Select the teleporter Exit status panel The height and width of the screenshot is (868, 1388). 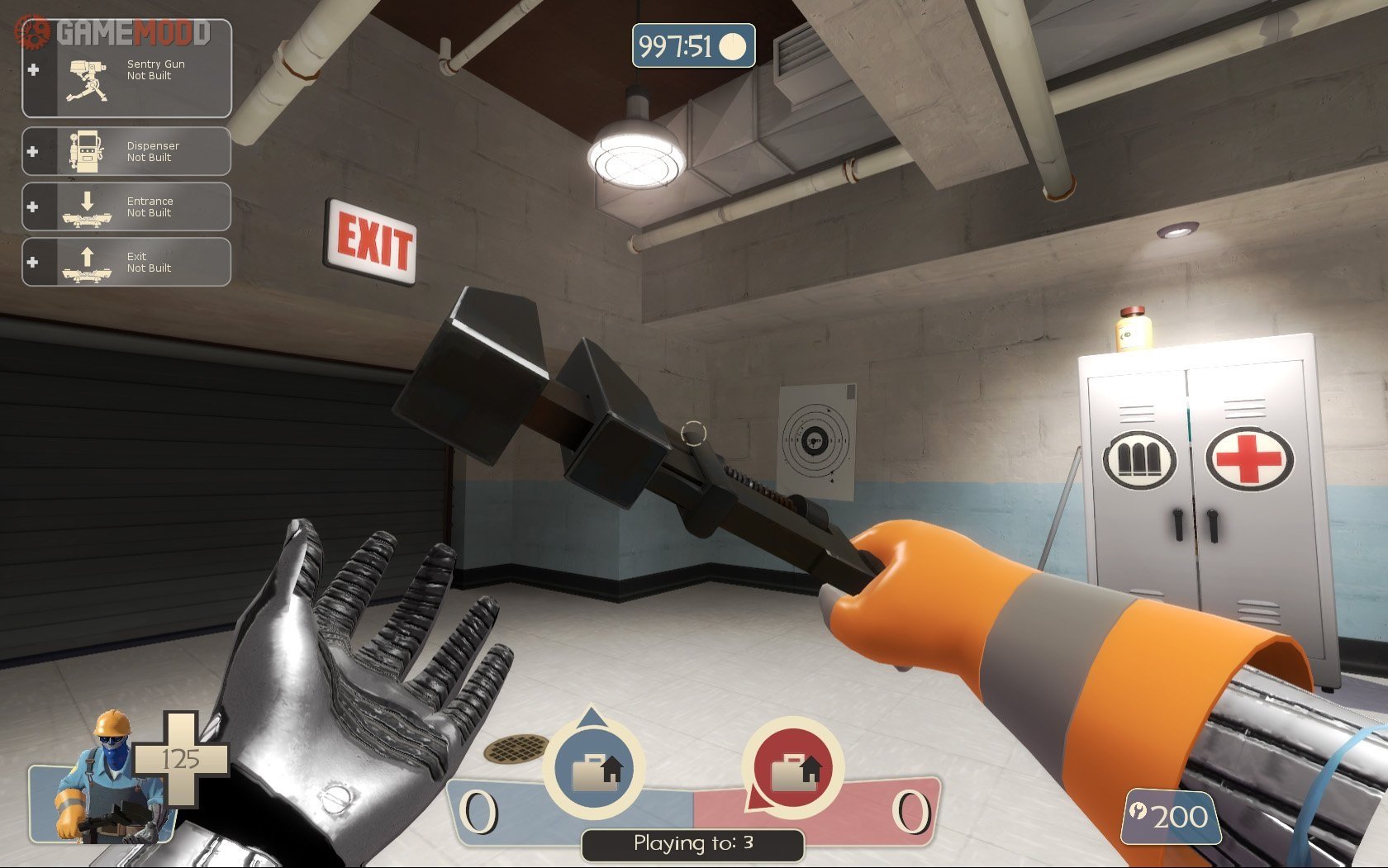[126, 262]
